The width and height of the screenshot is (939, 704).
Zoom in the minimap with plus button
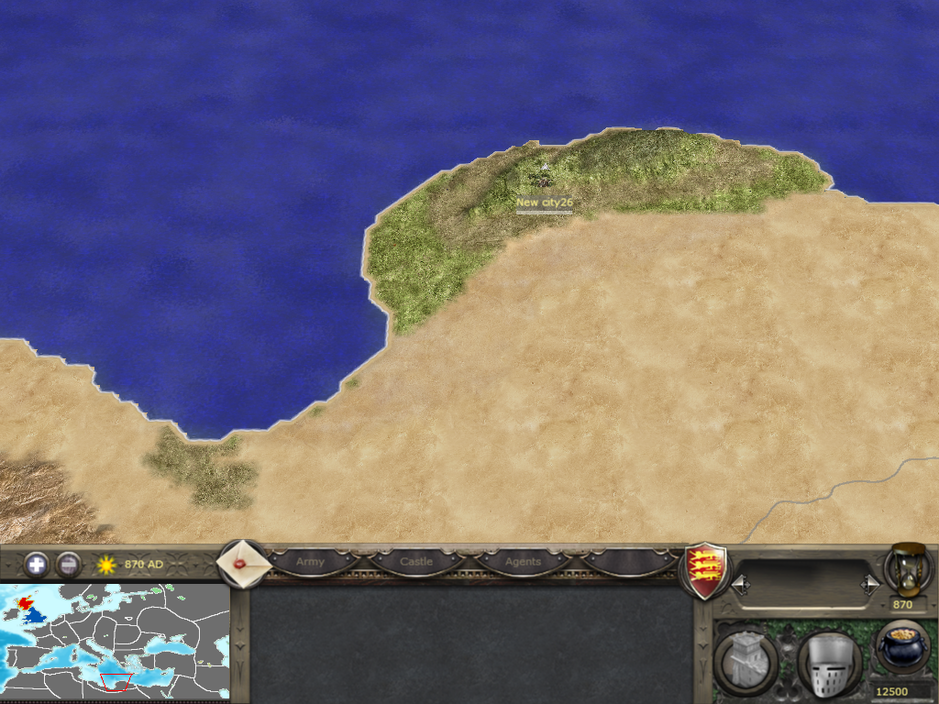(36, 564)
